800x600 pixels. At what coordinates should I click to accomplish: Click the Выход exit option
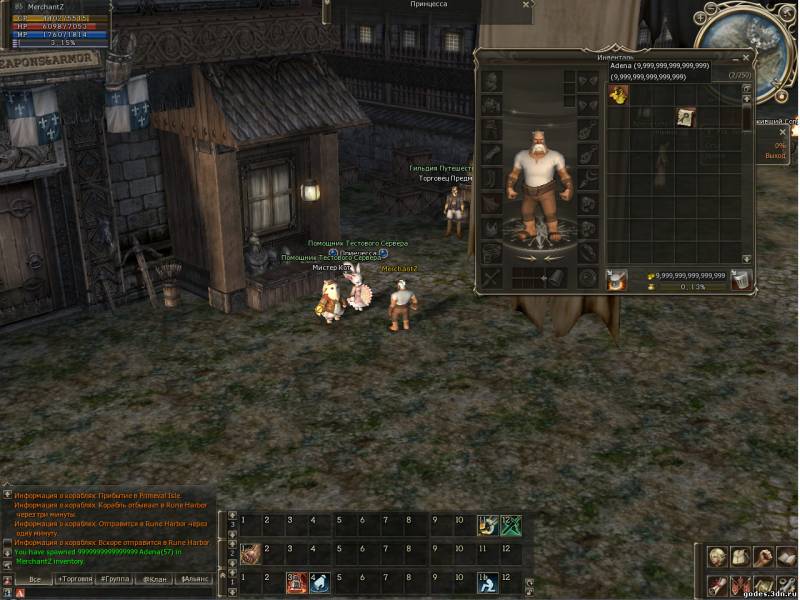tap(775, 156)
